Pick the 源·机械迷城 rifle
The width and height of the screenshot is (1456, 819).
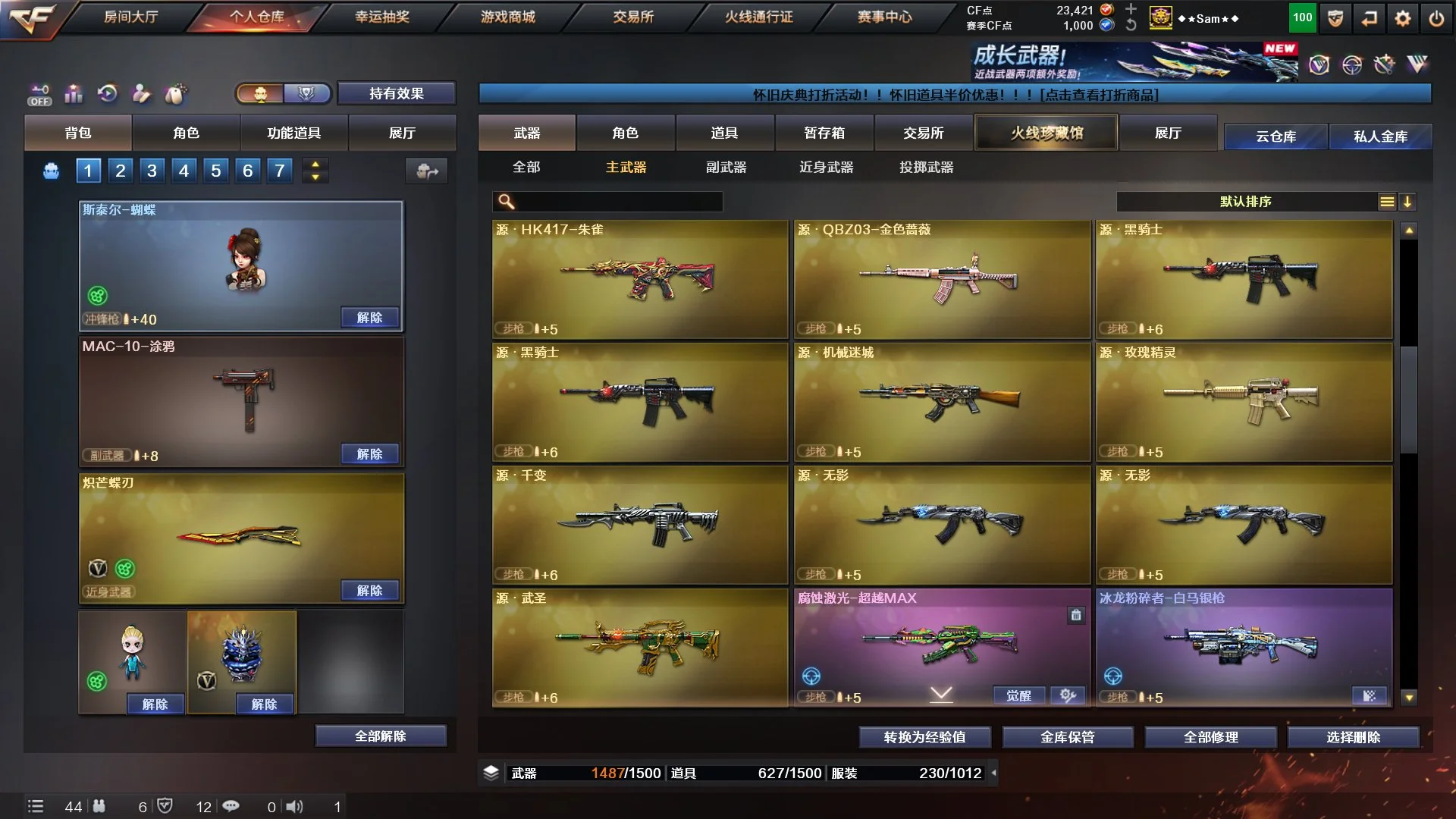tap(942, 402)
